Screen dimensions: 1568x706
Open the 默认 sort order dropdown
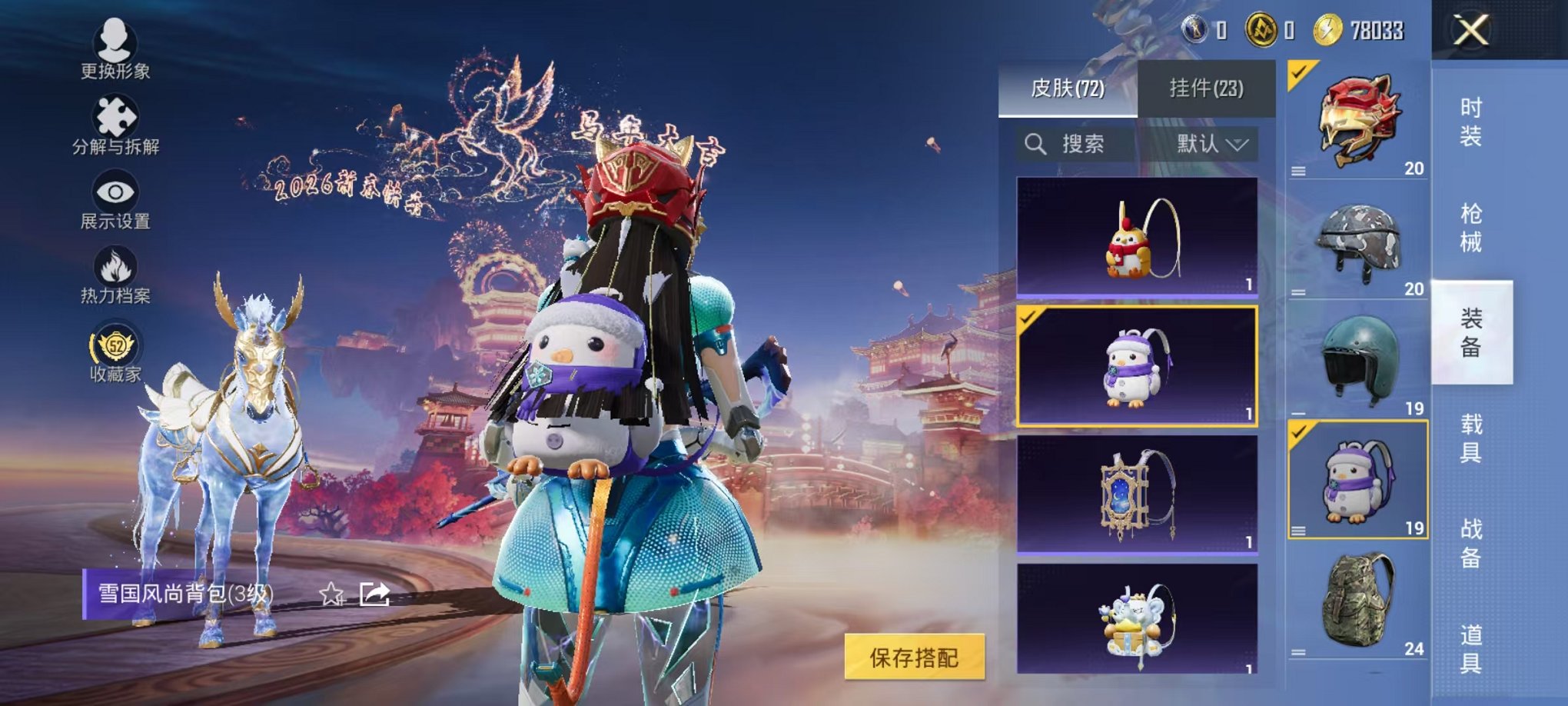click(x=1211, y=143)
